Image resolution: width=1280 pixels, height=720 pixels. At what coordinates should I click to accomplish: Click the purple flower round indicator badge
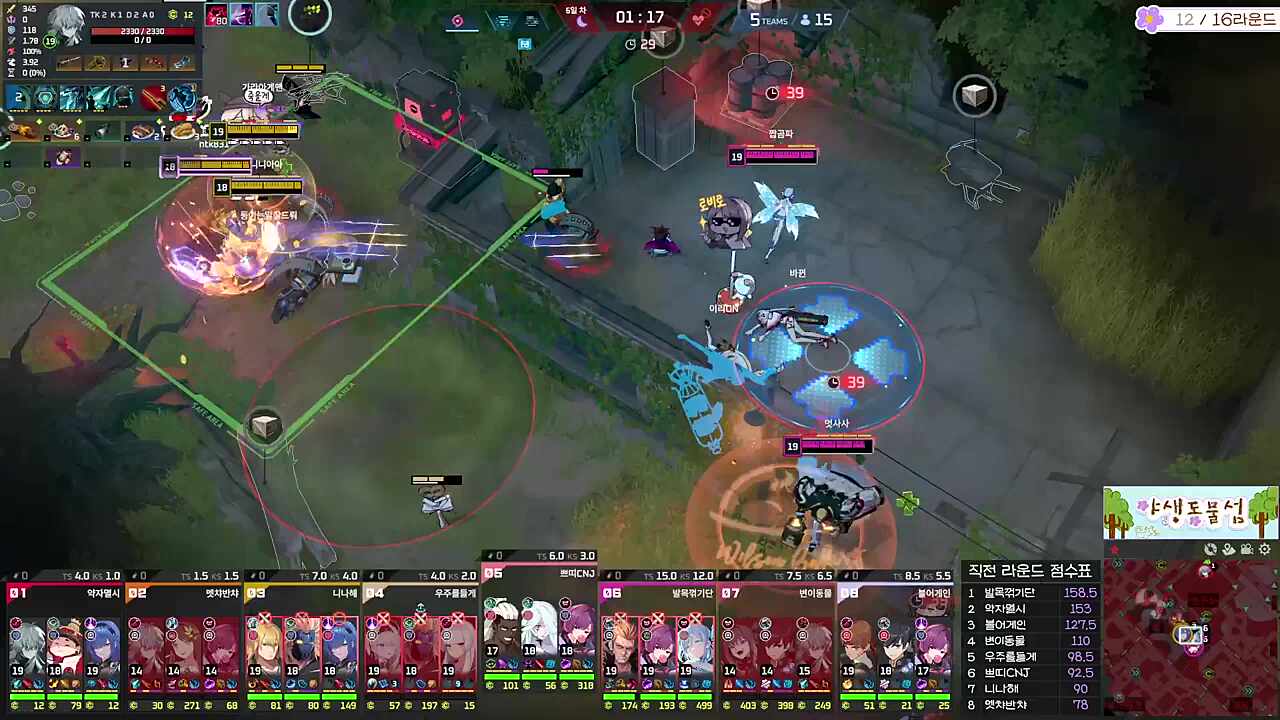pos(1151,19)
